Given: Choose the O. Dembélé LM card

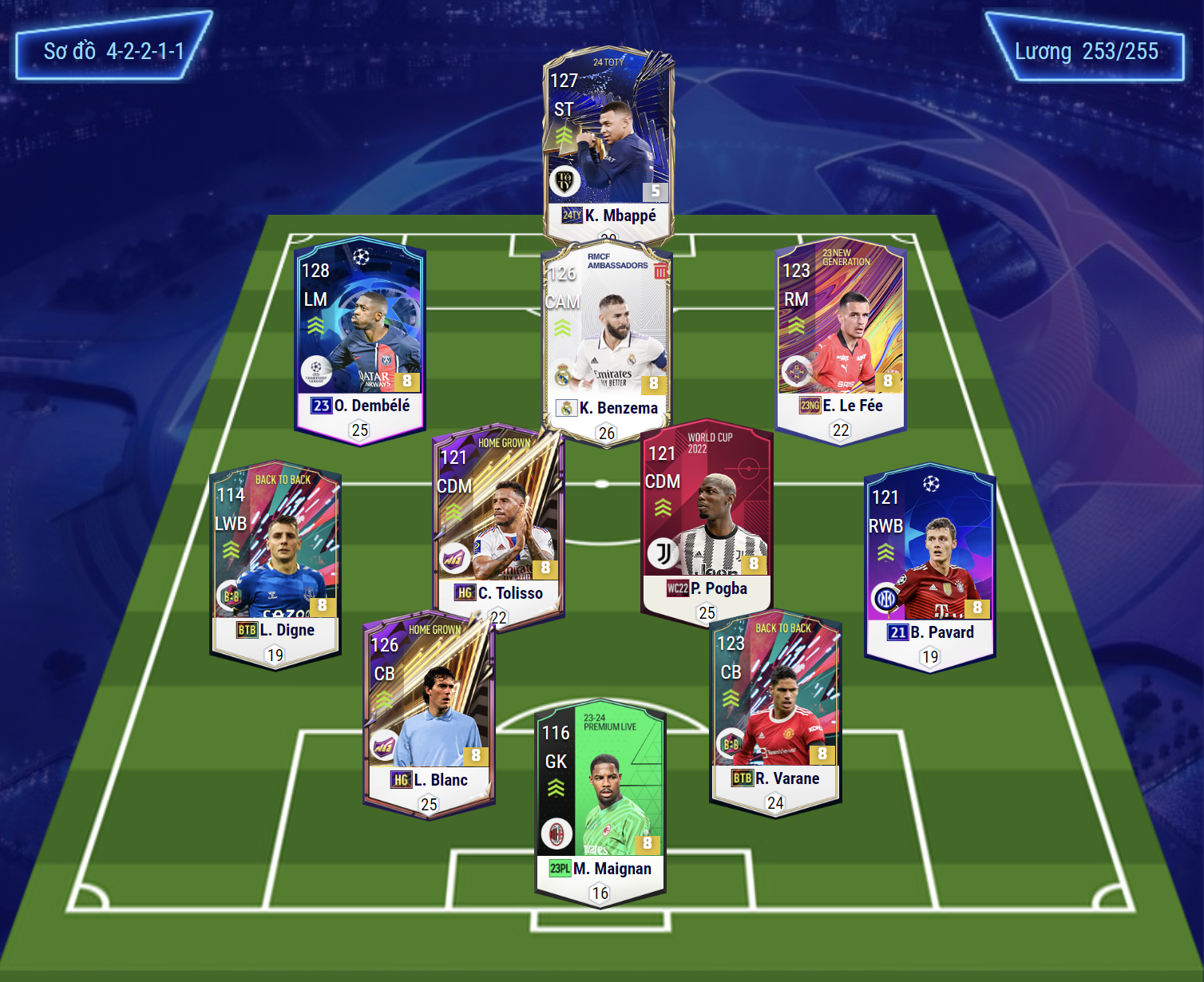Looking at the screenshot, I should coord(359,335).
